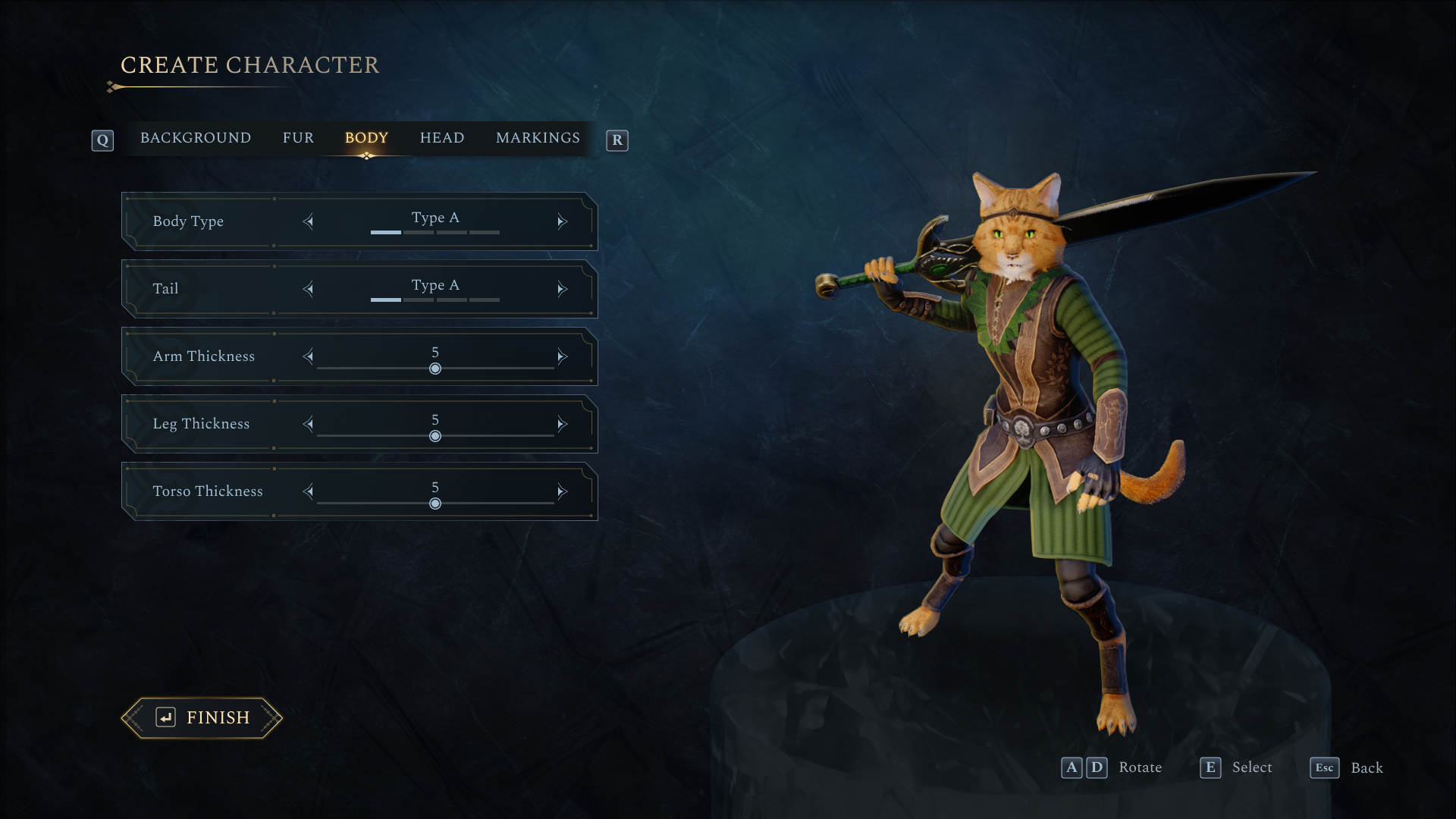Click the Torso Thickness slider handle
Image resolution: width=1456 pixels, height=819 pixels.
tap(435, 504)
